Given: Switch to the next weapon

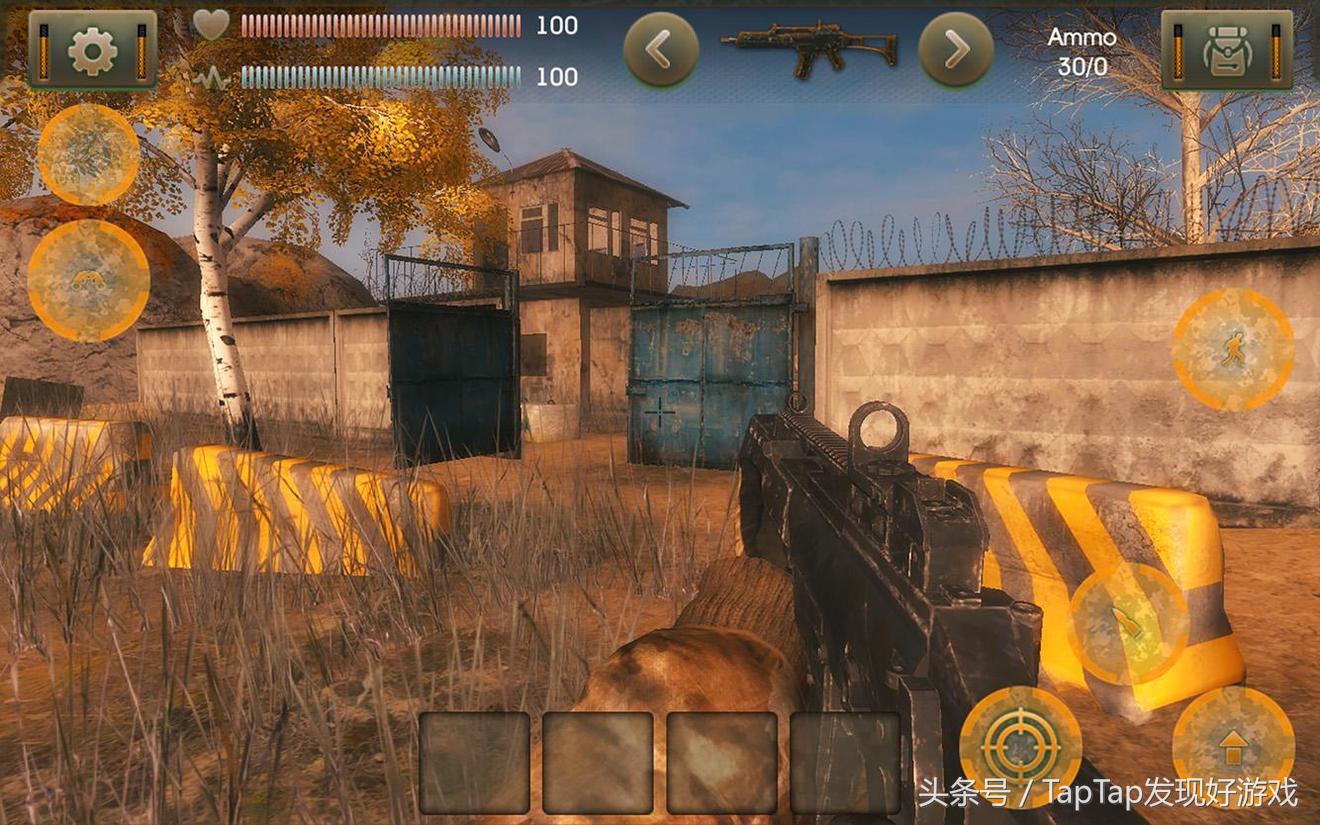Looking at the screenshot, I should pyautogui.click(x=956, y=50).
